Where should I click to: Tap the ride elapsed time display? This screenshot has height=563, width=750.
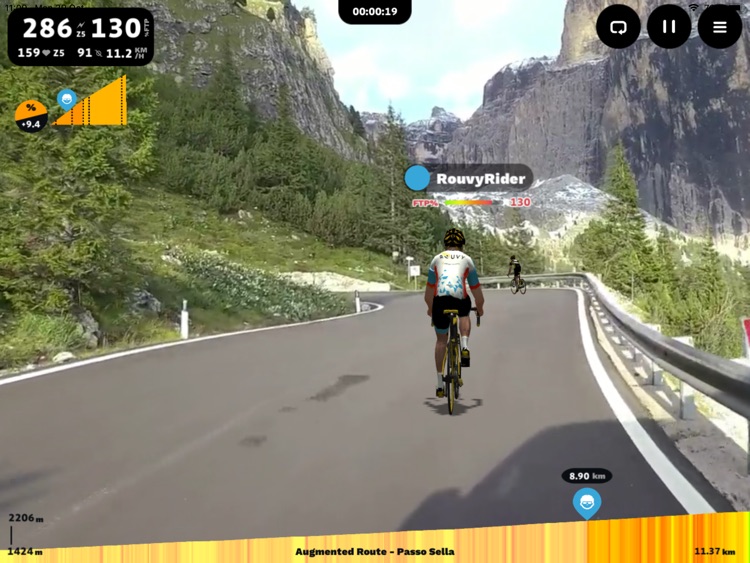pyautogui.click(x=375, y=12)
